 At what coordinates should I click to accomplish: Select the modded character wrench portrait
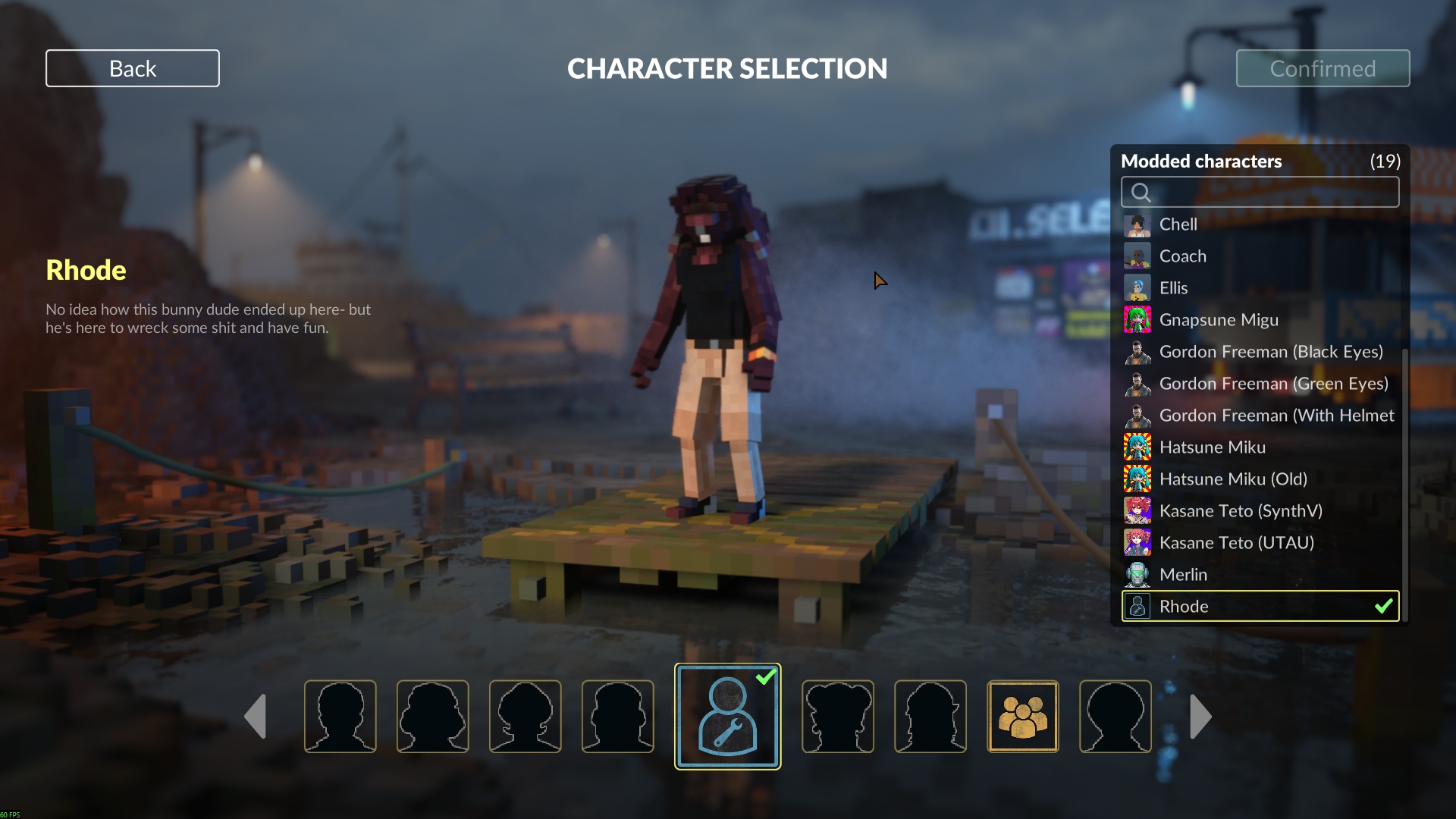click(727, 717)
